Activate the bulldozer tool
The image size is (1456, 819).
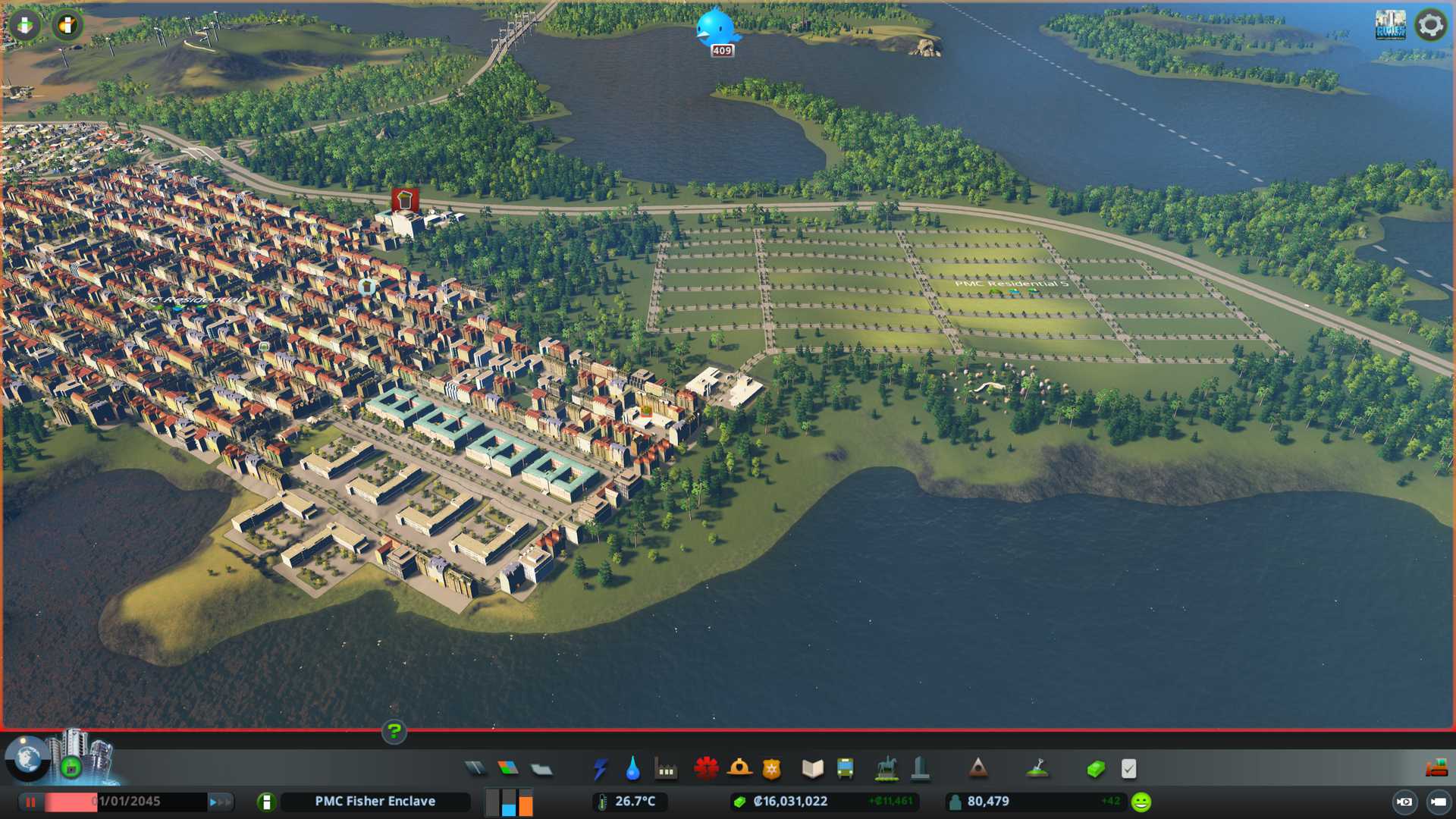[1436, 768]
